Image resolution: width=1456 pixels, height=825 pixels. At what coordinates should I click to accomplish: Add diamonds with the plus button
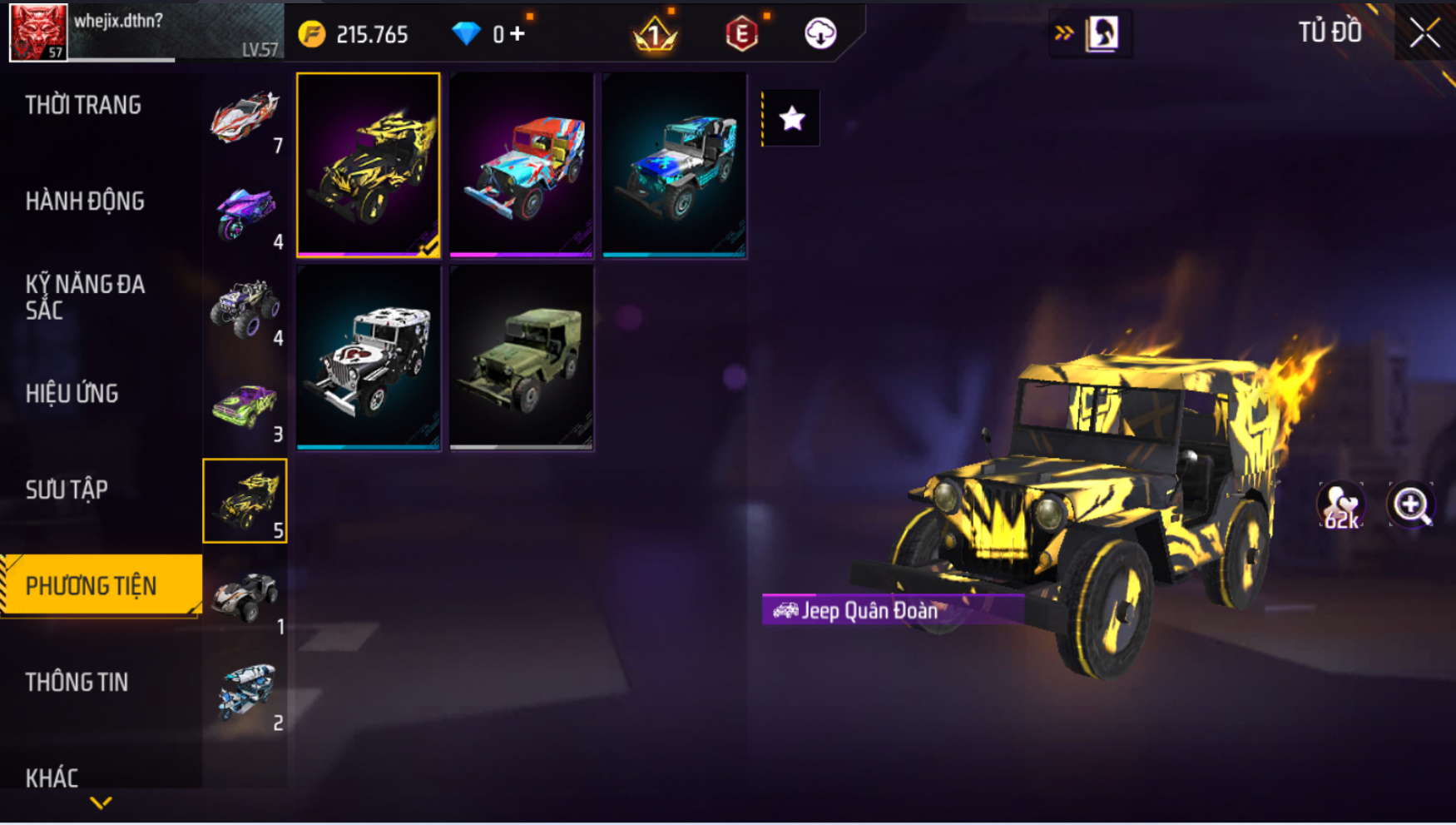pyautogui.click(x=518, y=34)
